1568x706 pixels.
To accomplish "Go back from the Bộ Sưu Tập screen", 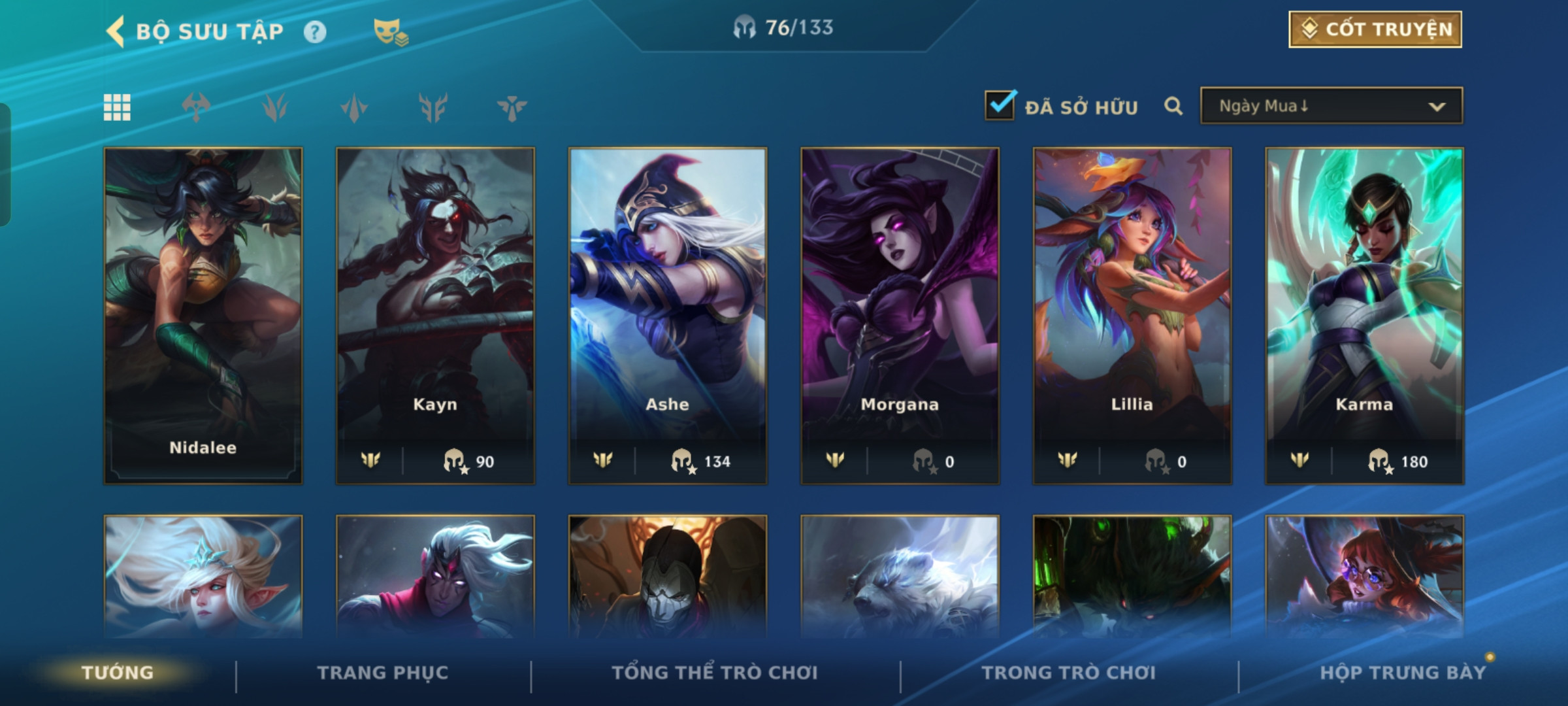I will pyautogui.click(x=116, y=31).
